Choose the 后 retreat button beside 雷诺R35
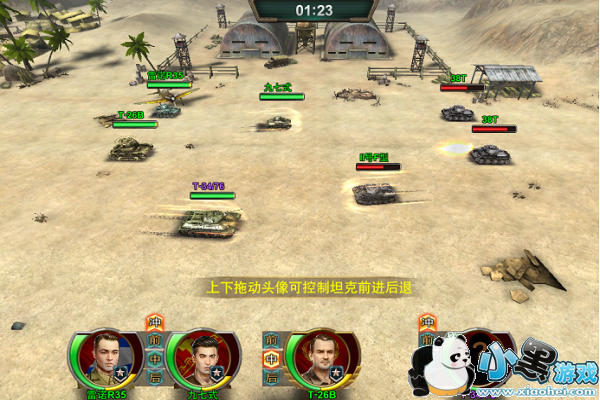This screenshot has width=600, height=400. tap(155, 378)
